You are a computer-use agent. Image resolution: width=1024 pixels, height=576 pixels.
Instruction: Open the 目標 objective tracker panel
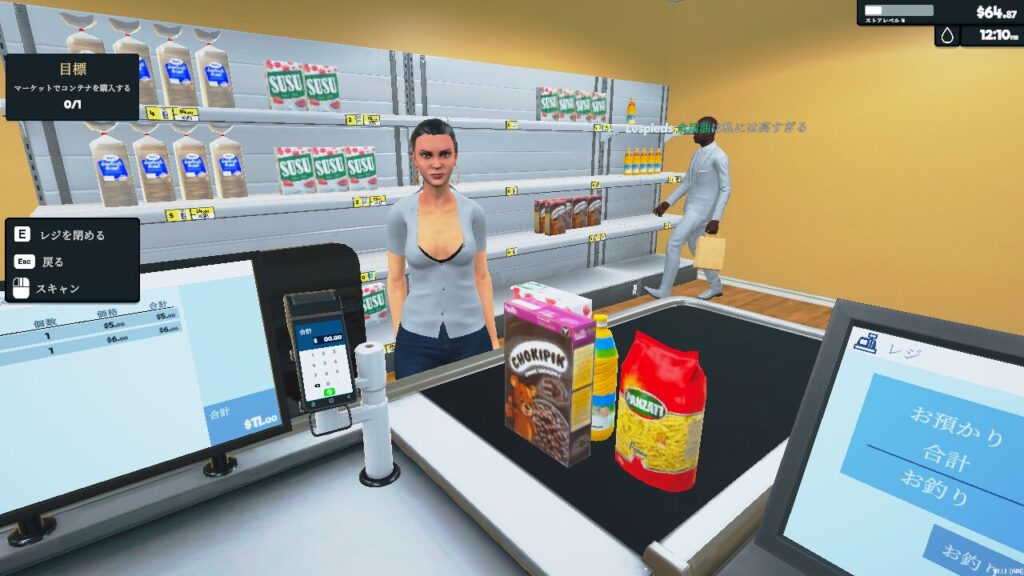point(71,86)
